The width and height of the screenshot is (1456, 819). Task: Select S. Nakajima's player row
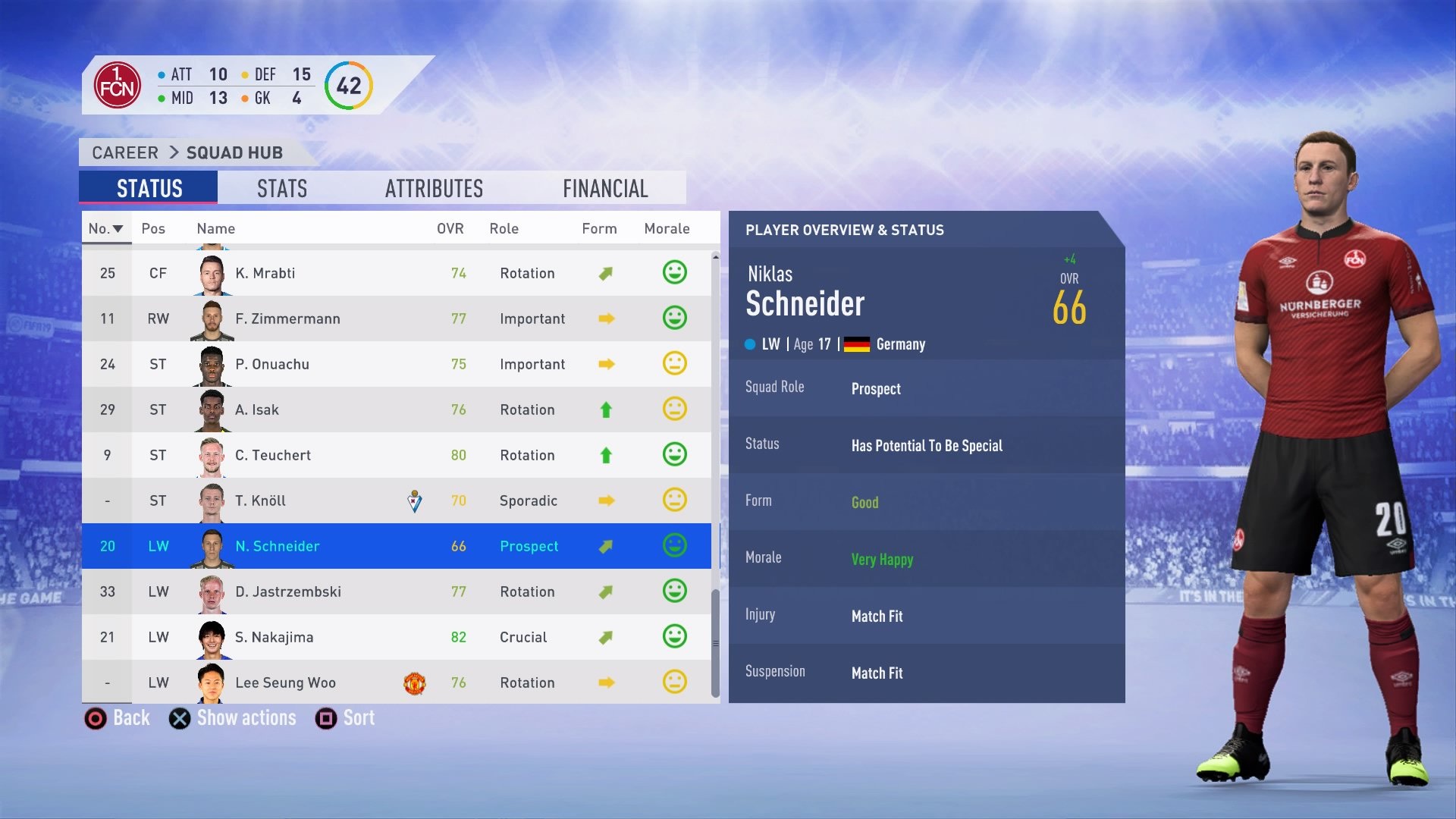[x=396, y=637]
